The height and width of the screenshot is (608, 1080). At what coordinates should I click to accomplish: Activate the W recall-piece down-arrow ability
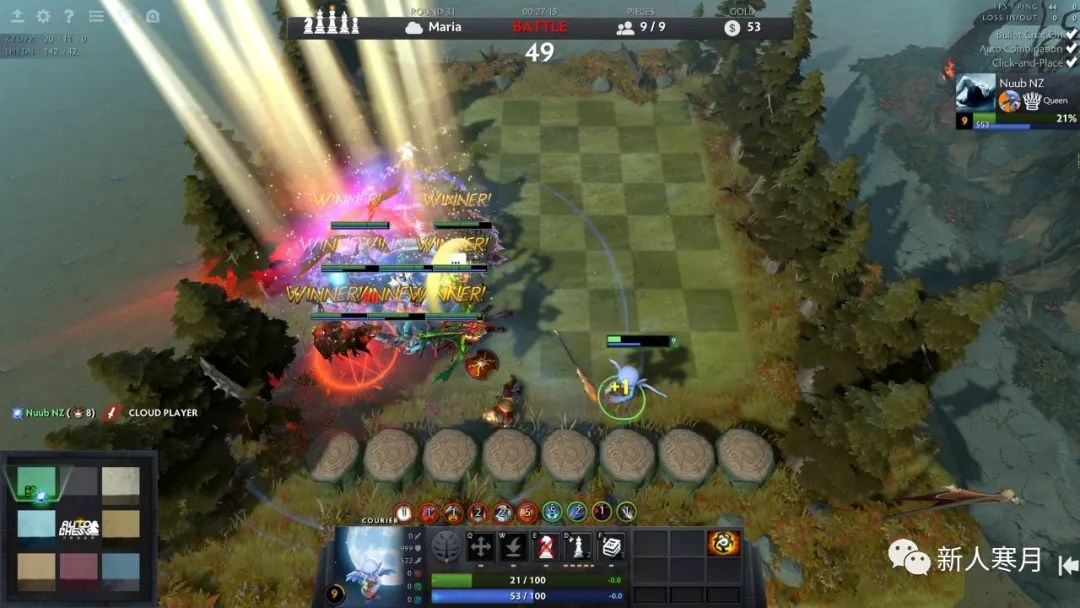pyautogui.click(x=514, y=547)
